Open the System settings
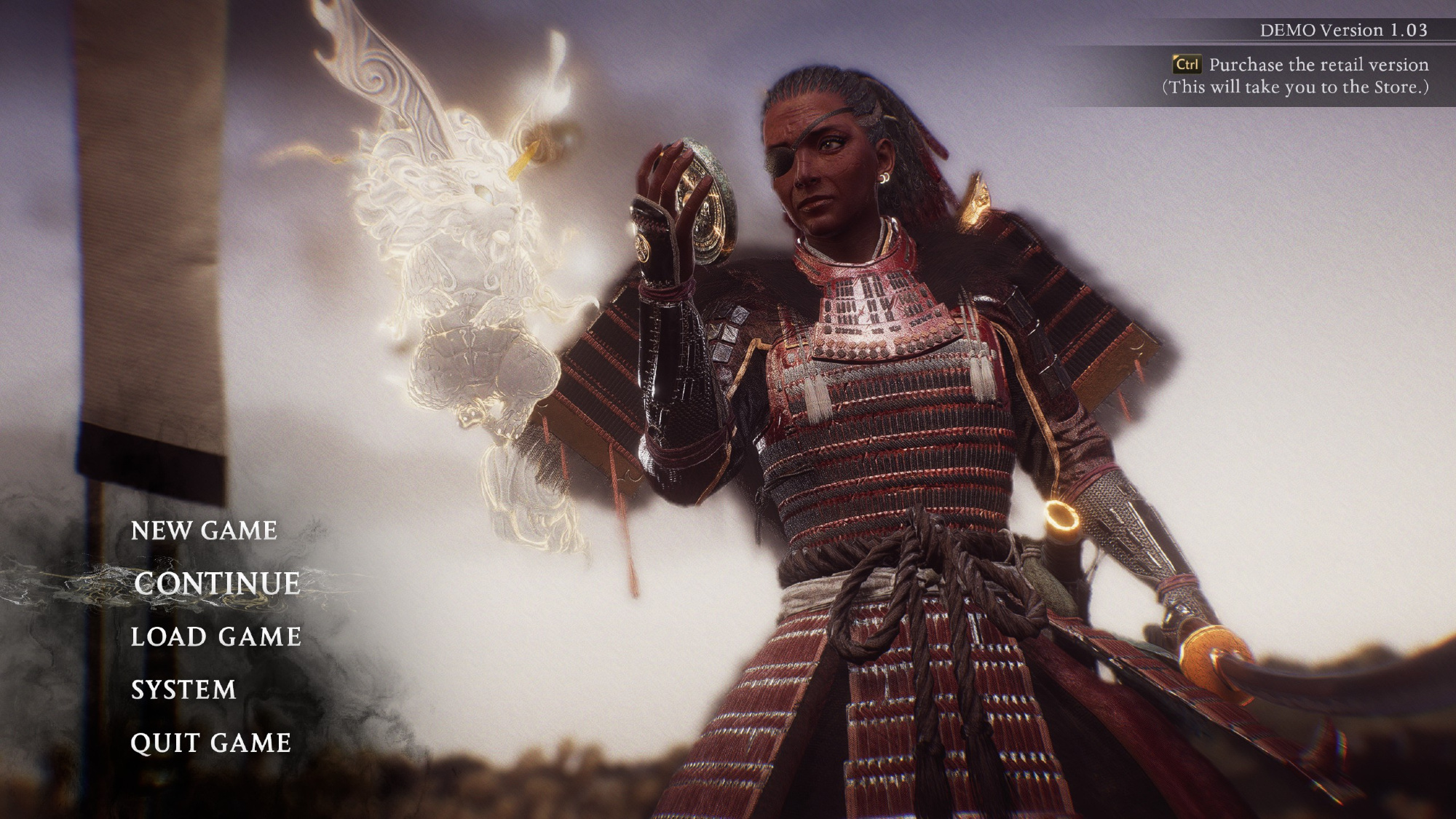 (x=183, y=690)
